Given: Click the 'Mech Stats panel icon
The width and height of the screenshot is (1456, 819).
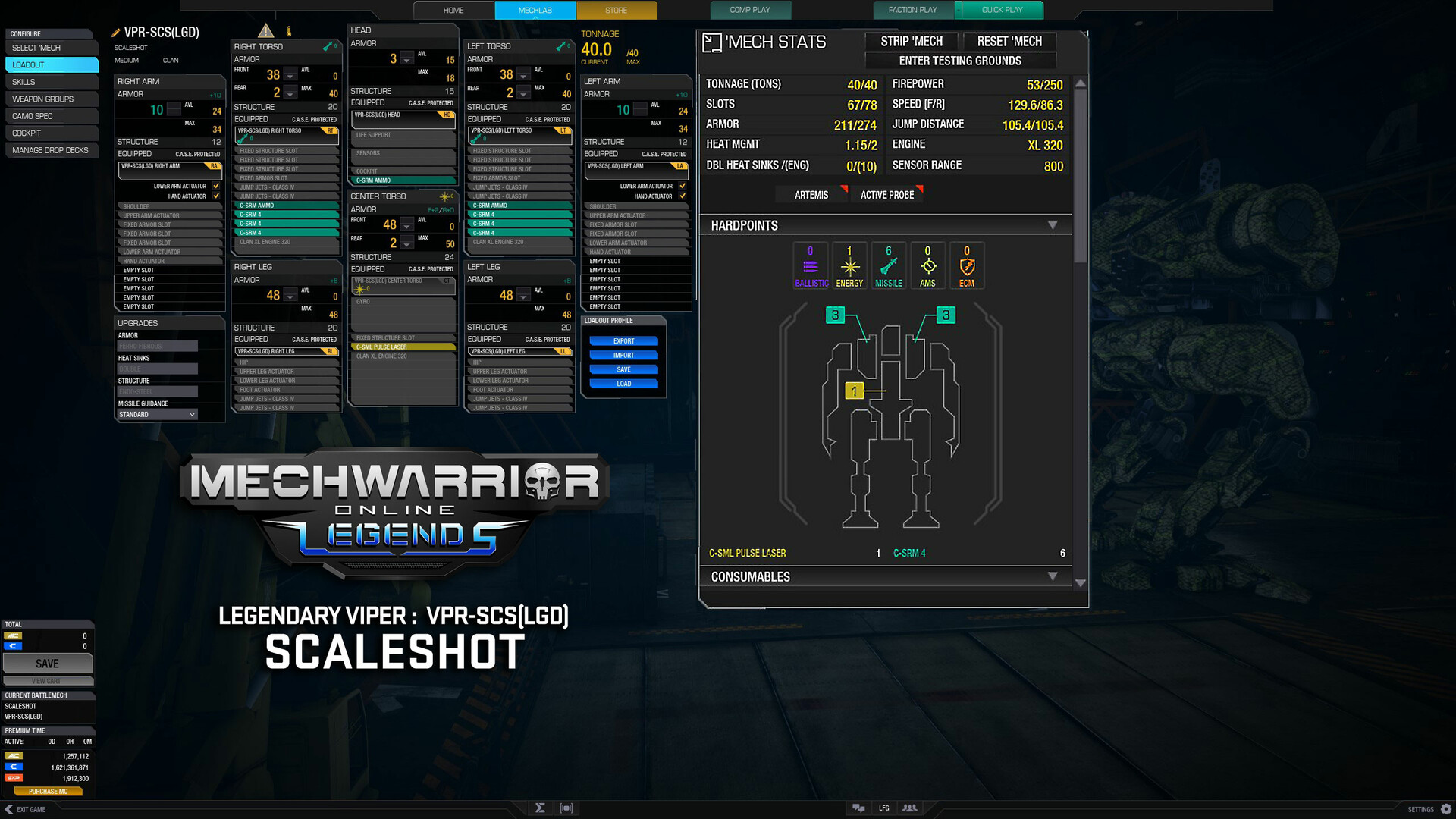Looking at the screenshot, I should [x=713, y=42].
